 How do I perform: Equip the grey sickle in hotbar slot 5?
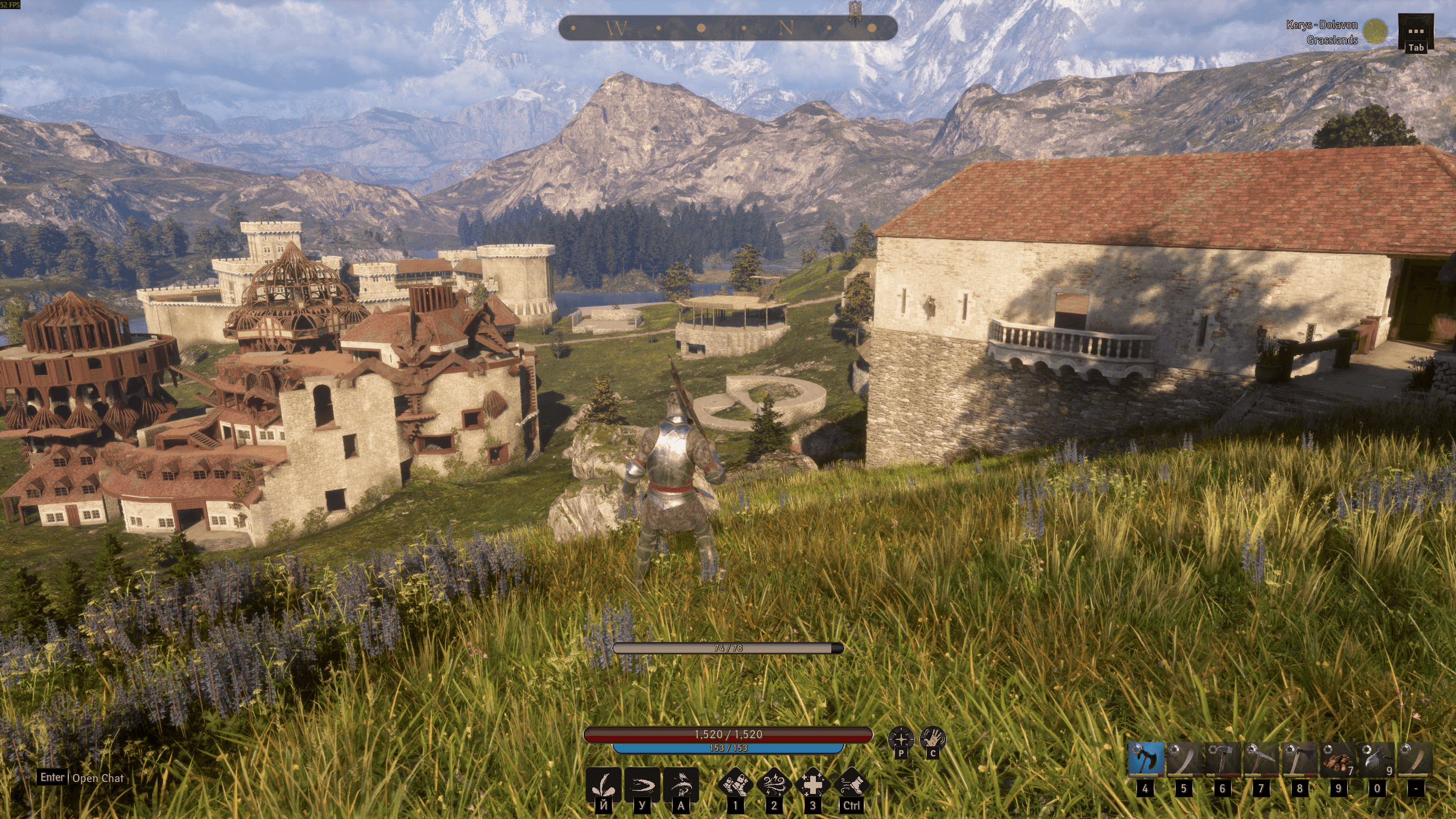tap(1185, 759)
